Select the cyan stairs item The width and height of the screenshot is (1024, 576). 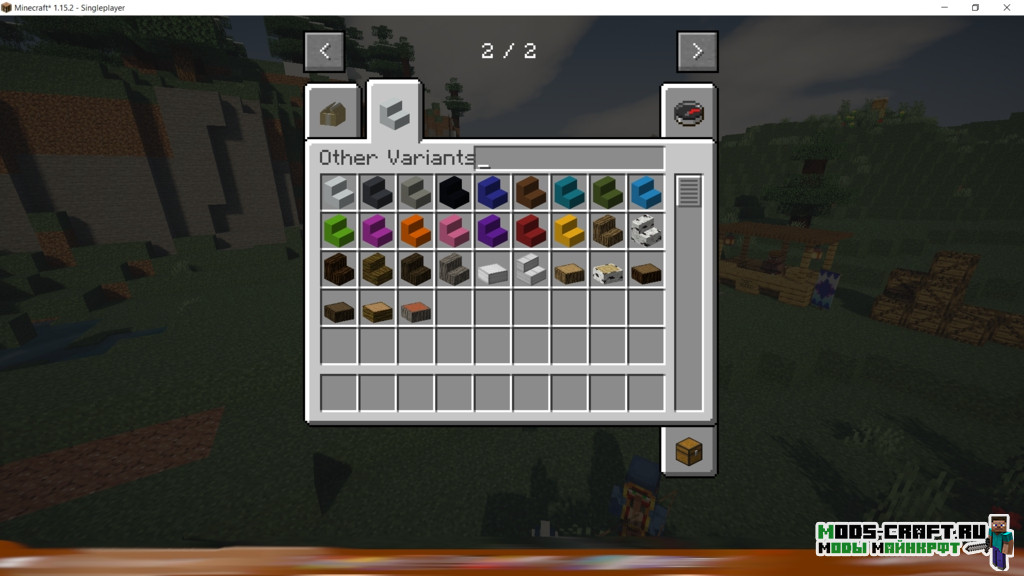click(569, 192)
